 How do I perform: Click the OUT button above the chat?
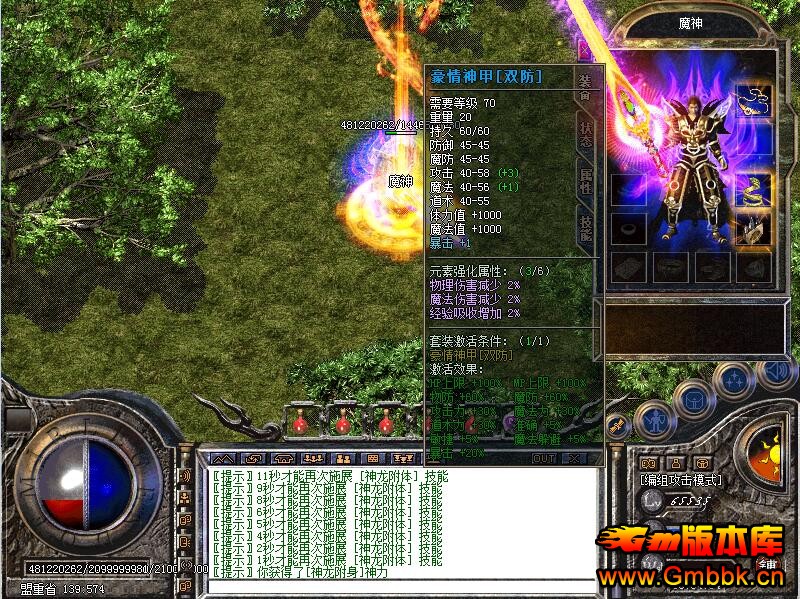(544, 458)
